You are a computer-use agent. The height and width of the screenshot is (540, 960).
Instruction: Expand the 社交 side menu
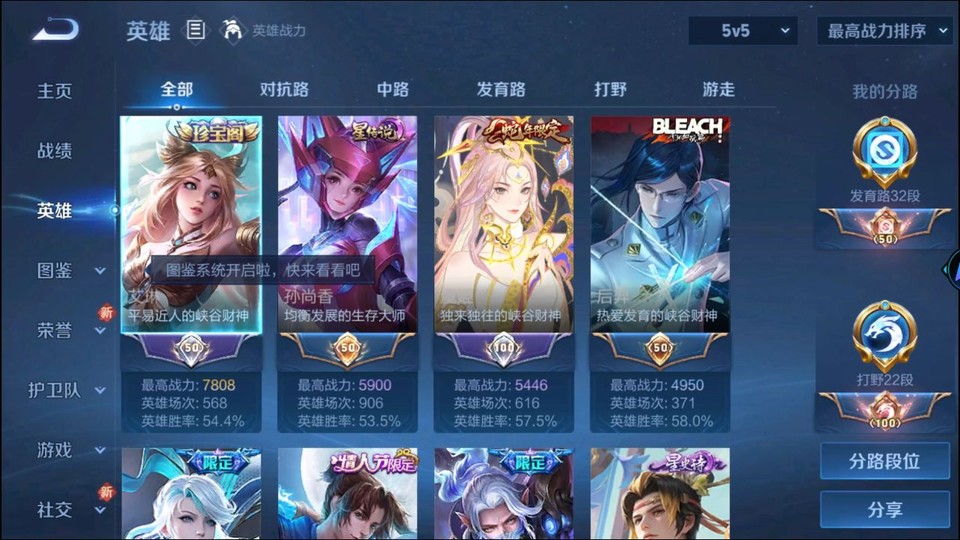pos(70,510)
